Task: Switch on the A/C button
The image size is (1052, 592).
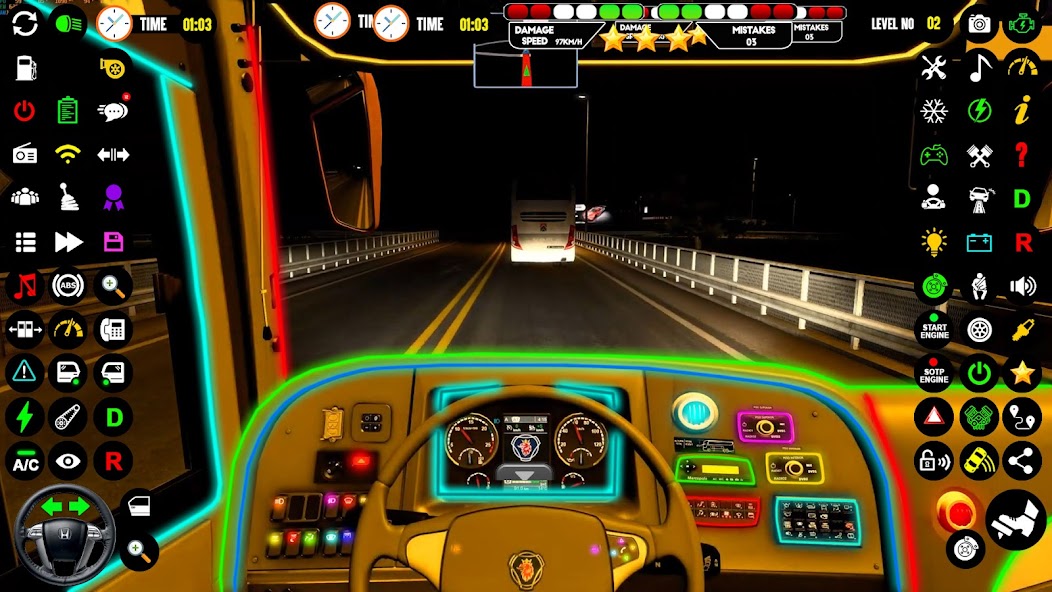Action: coord(25,462)
